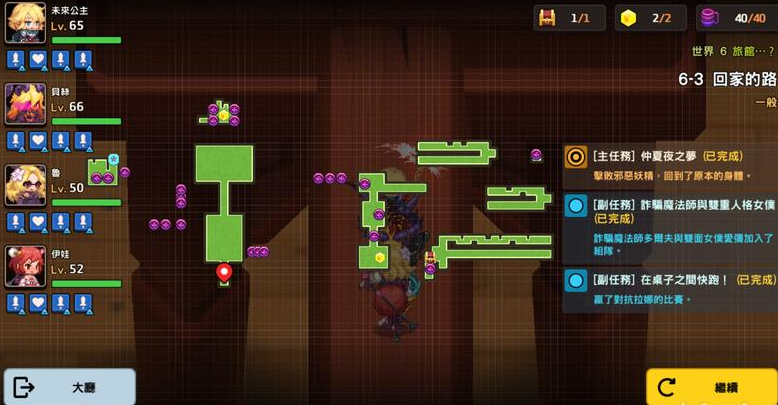This screenshot has height=405, width=778.
Task: Click the treasure chest counter icon
Action: pos(547,18)
